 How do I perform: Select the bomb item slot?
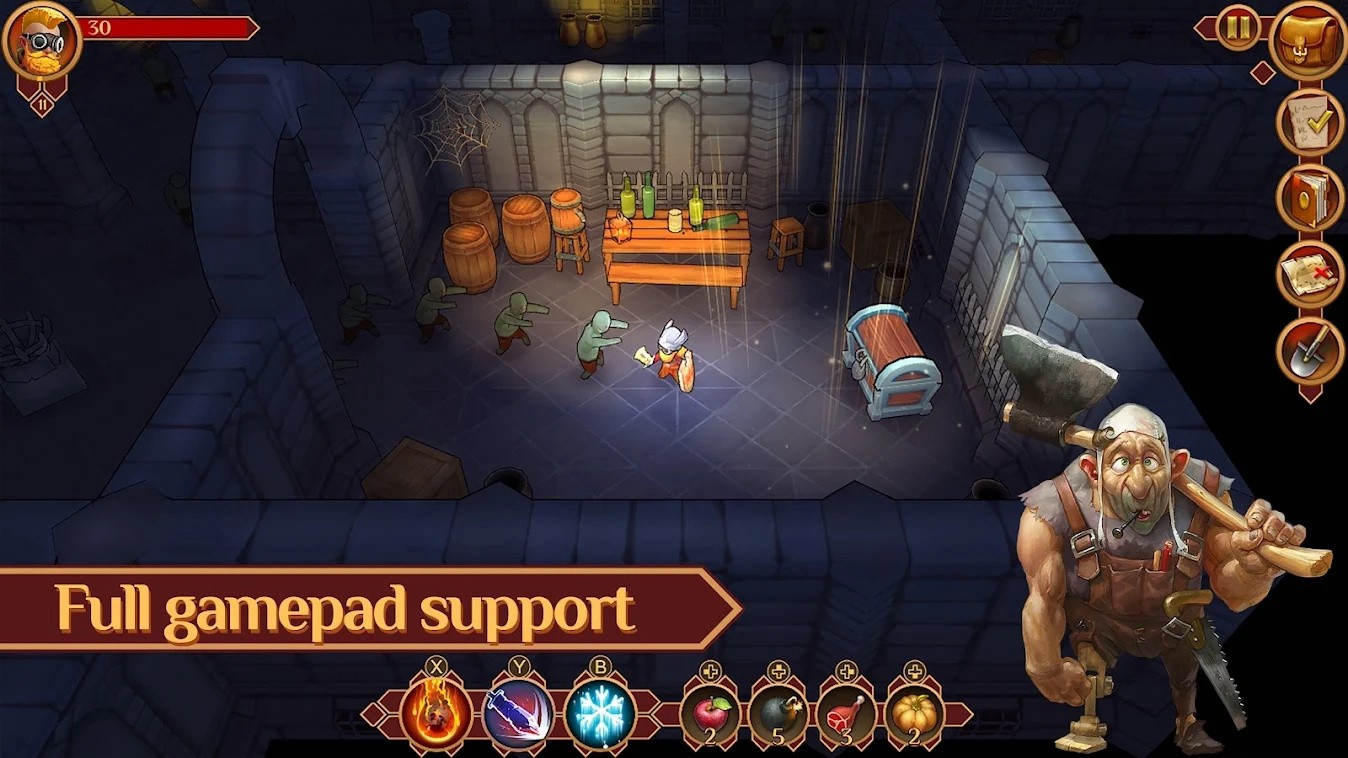(778, 714)
